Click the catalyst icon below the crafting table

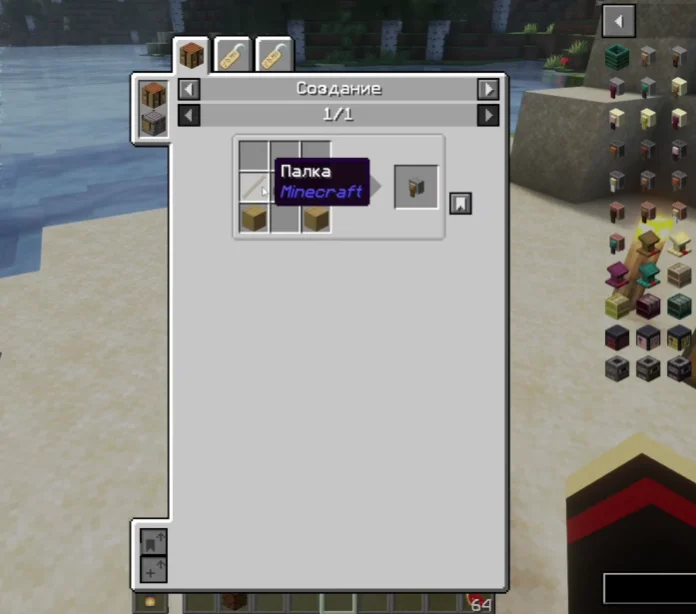click(x=153, y=124)
